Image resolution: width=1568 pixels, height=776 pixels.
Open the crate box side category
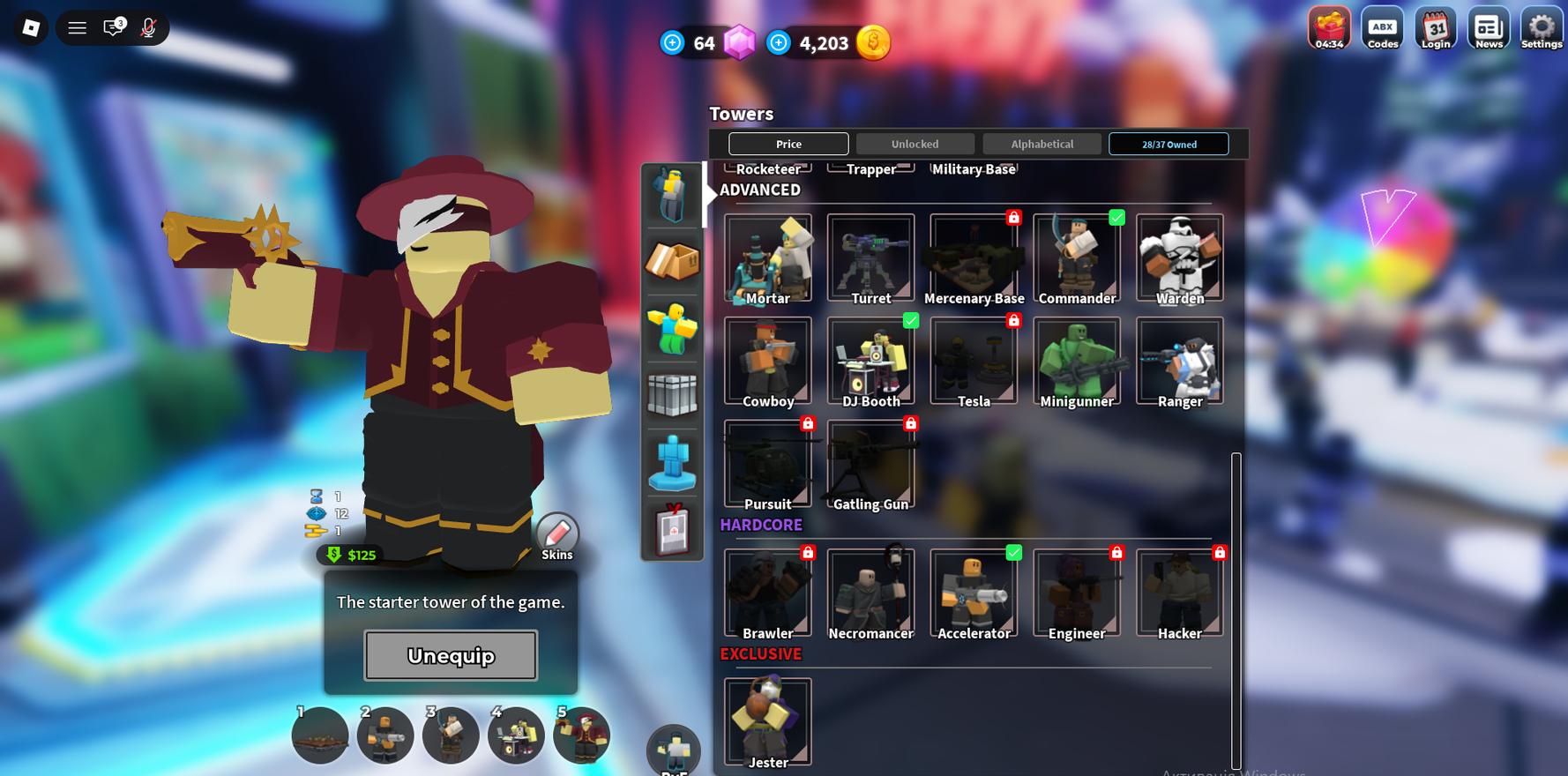(x=672, y=261)
